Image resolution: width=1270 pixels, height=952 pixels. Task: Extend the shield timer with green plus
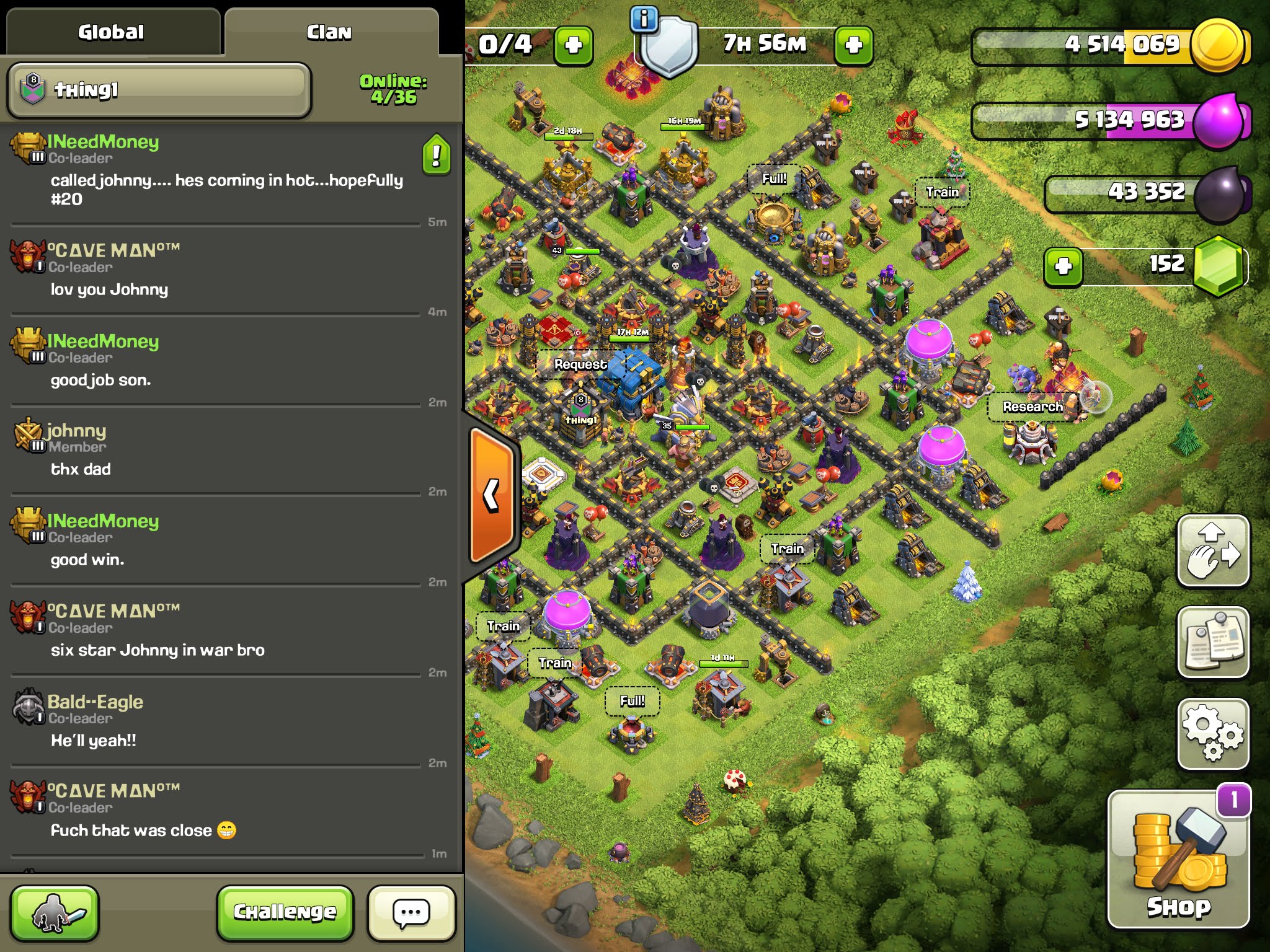853,45
